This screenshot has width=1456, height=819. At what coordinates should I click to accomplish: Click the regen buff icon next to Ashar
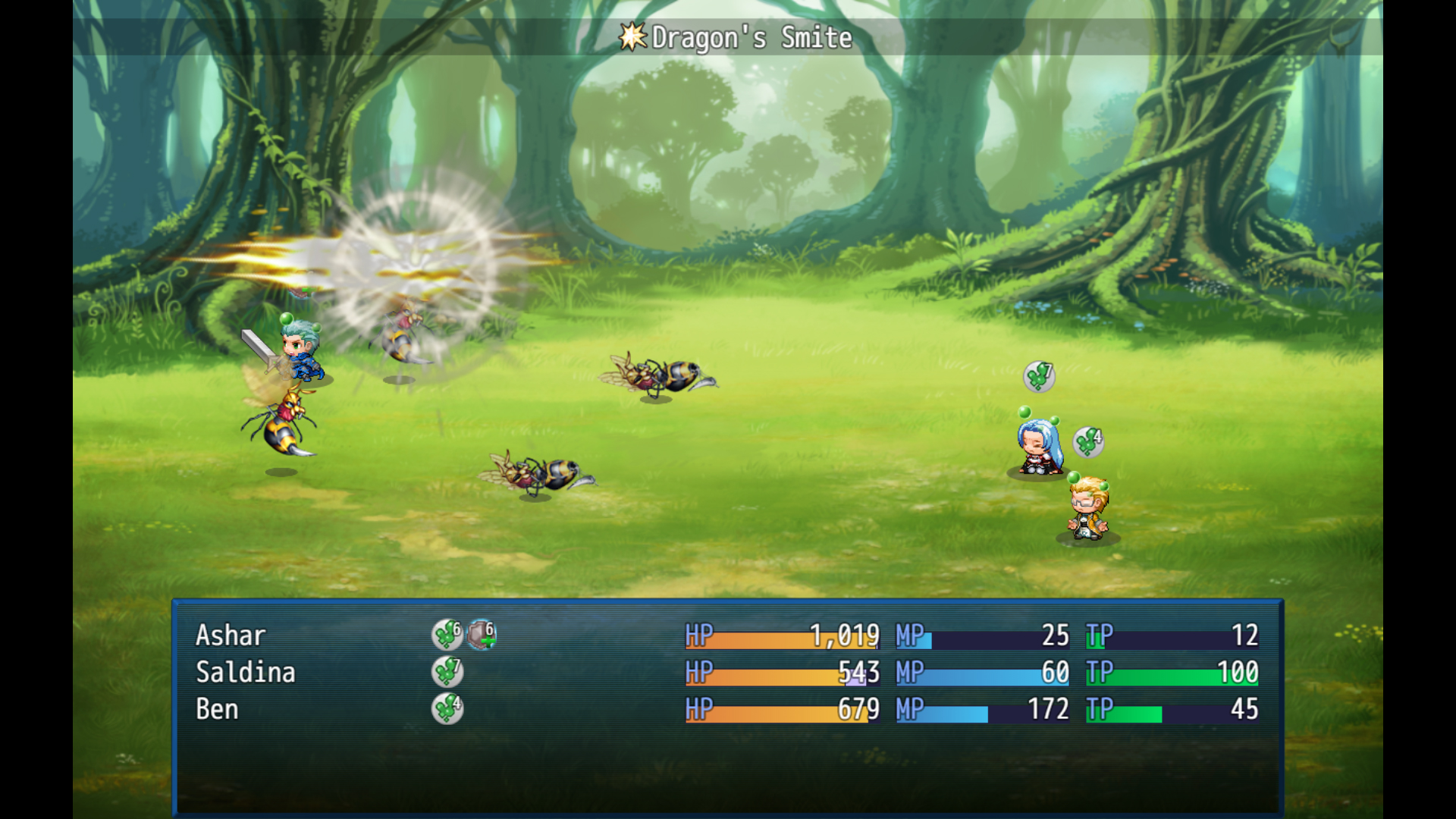pyautogui.click(x=447, y=635)
